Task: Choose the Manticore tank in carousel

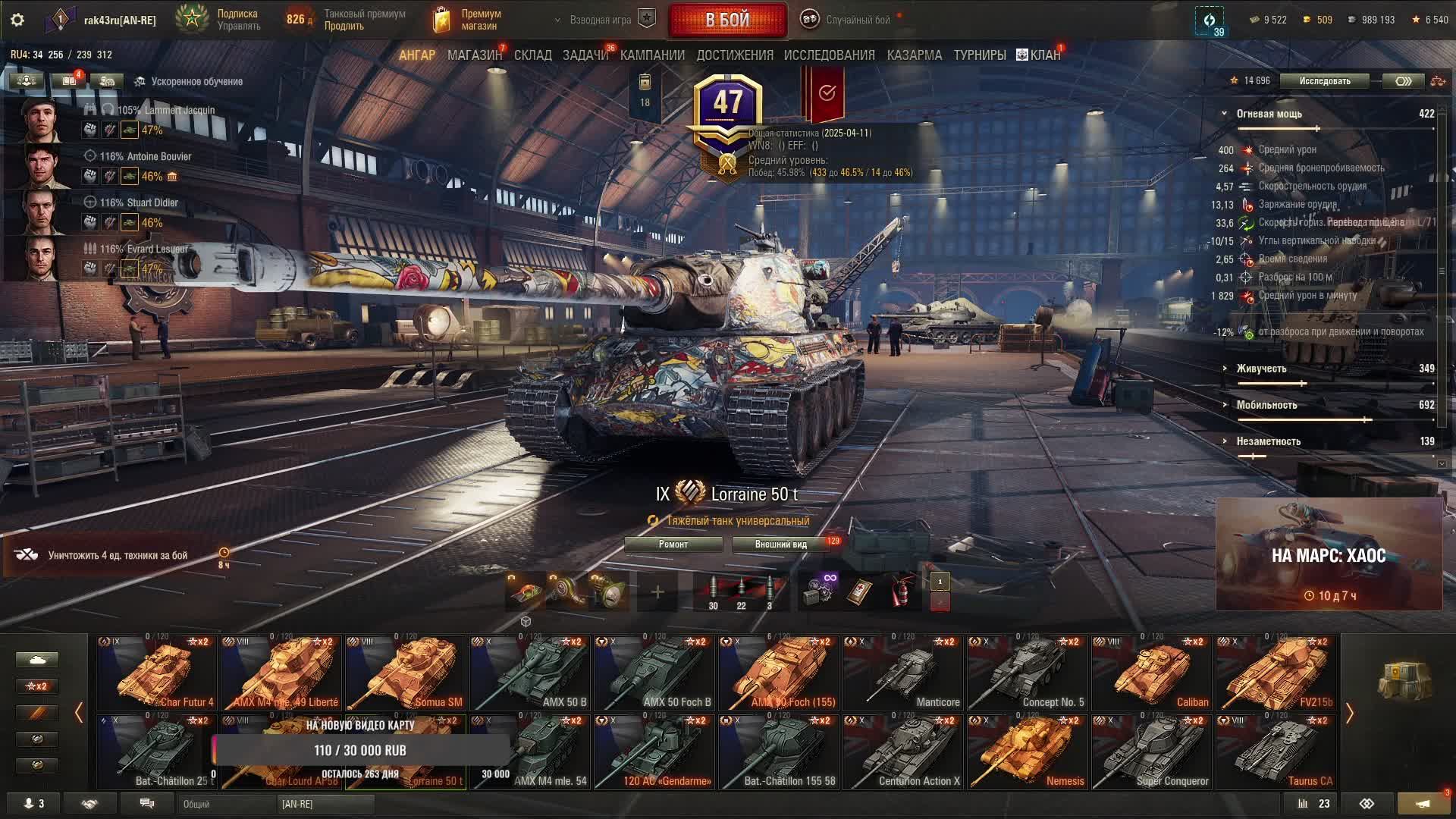Action: (x=902, y=673)
